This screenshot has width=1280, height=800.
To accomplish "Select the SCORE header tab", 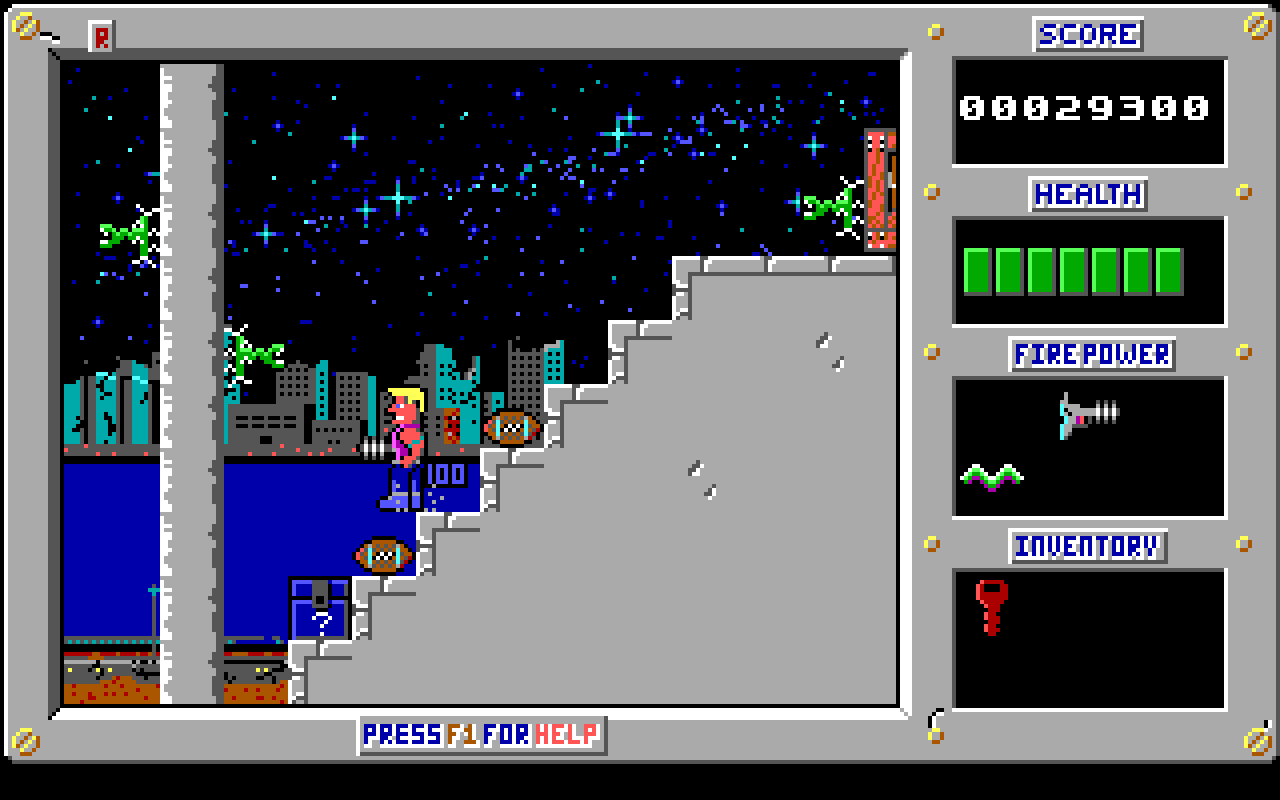I will click(x=1089, y=33).
